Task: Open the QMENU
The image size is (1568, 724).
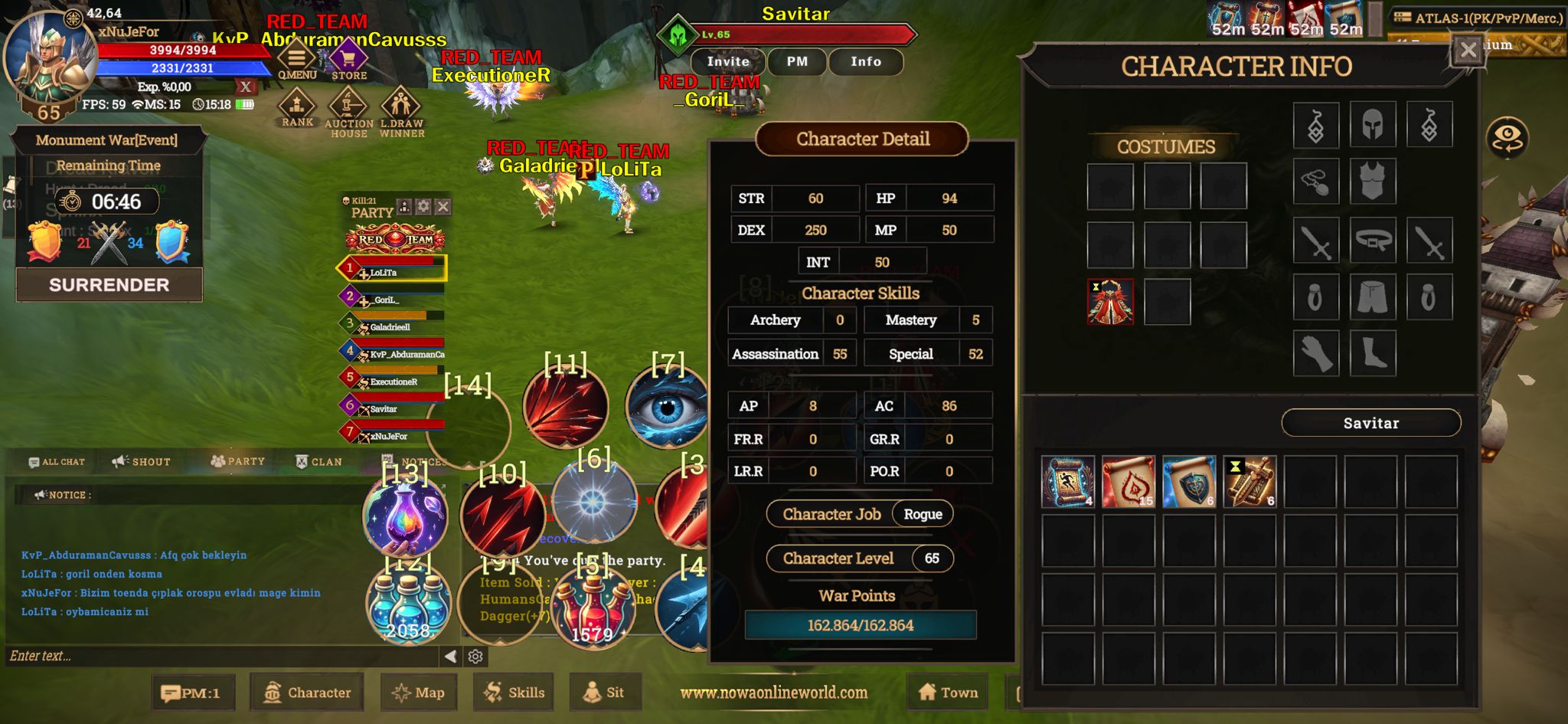Action: click(x=297, y=60)
